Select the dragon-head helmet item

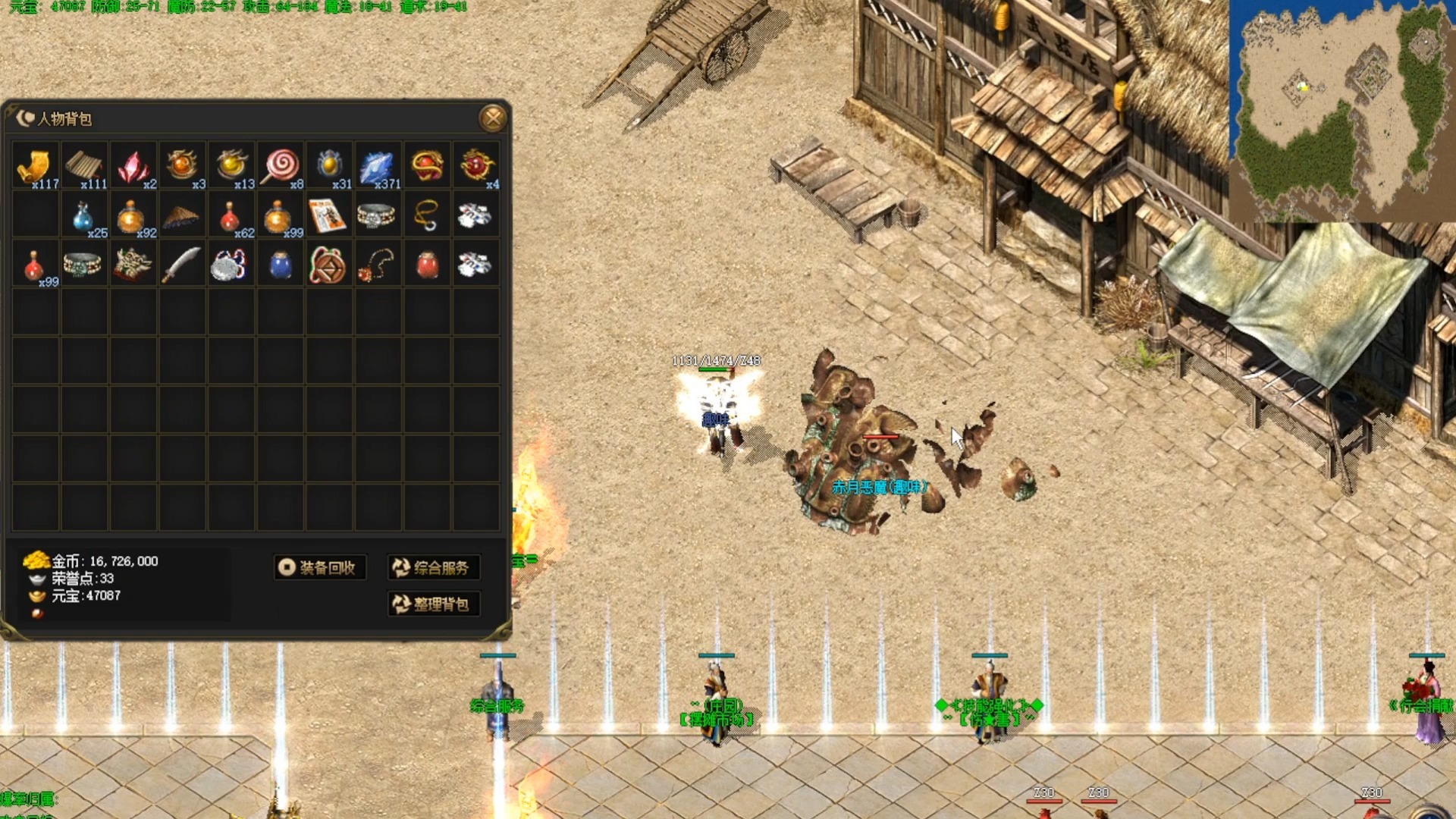pos(133,265)
